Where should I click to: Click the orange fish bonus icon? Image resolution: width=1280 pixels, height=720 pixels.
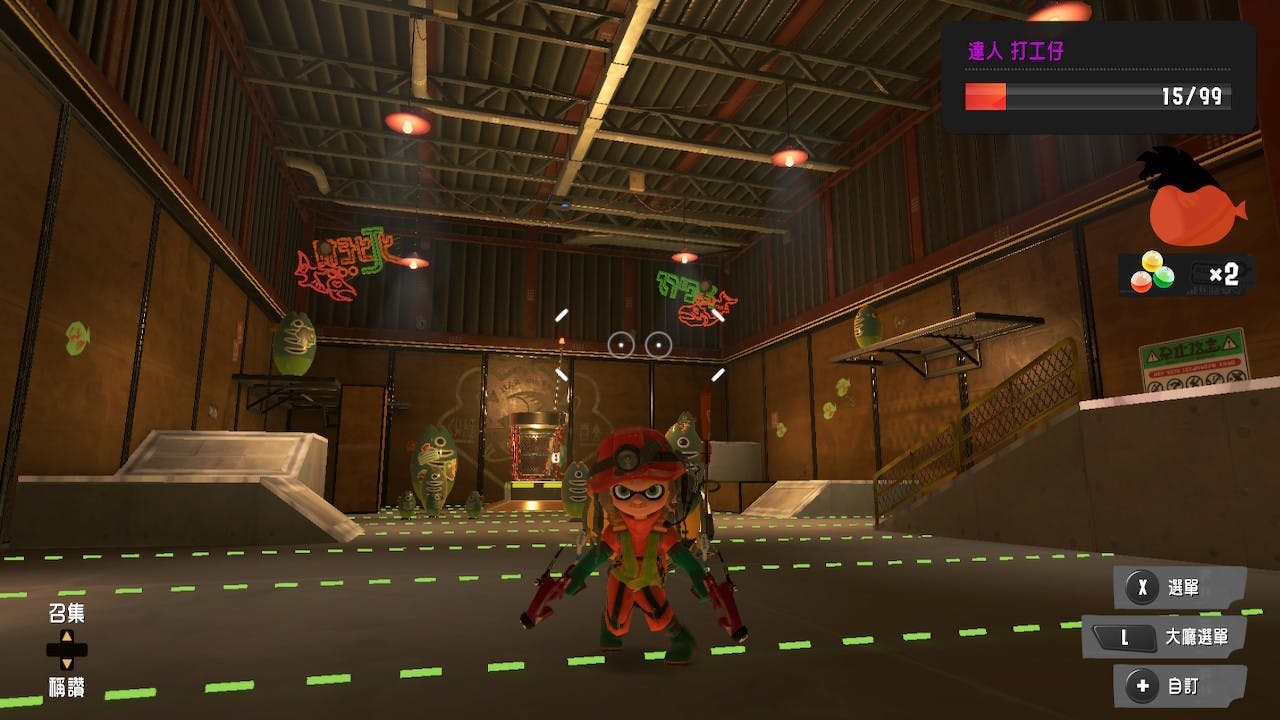1195,212
